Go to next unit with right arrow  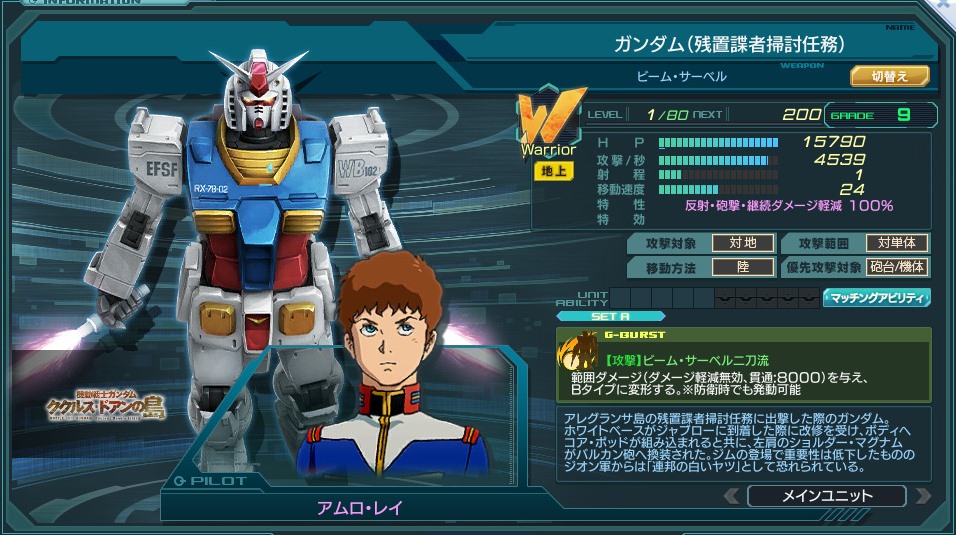[x=922, y=495]
